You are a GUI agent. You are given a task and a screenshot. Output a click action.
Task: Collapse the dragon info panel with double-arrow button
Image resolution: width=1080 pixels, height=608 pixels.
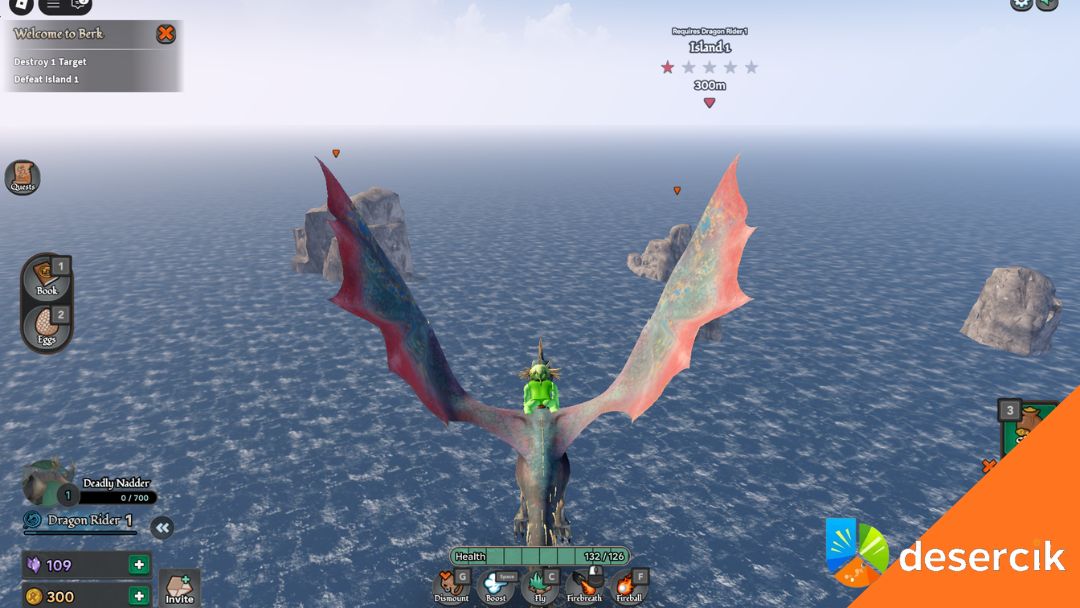(x=162, y=528)
